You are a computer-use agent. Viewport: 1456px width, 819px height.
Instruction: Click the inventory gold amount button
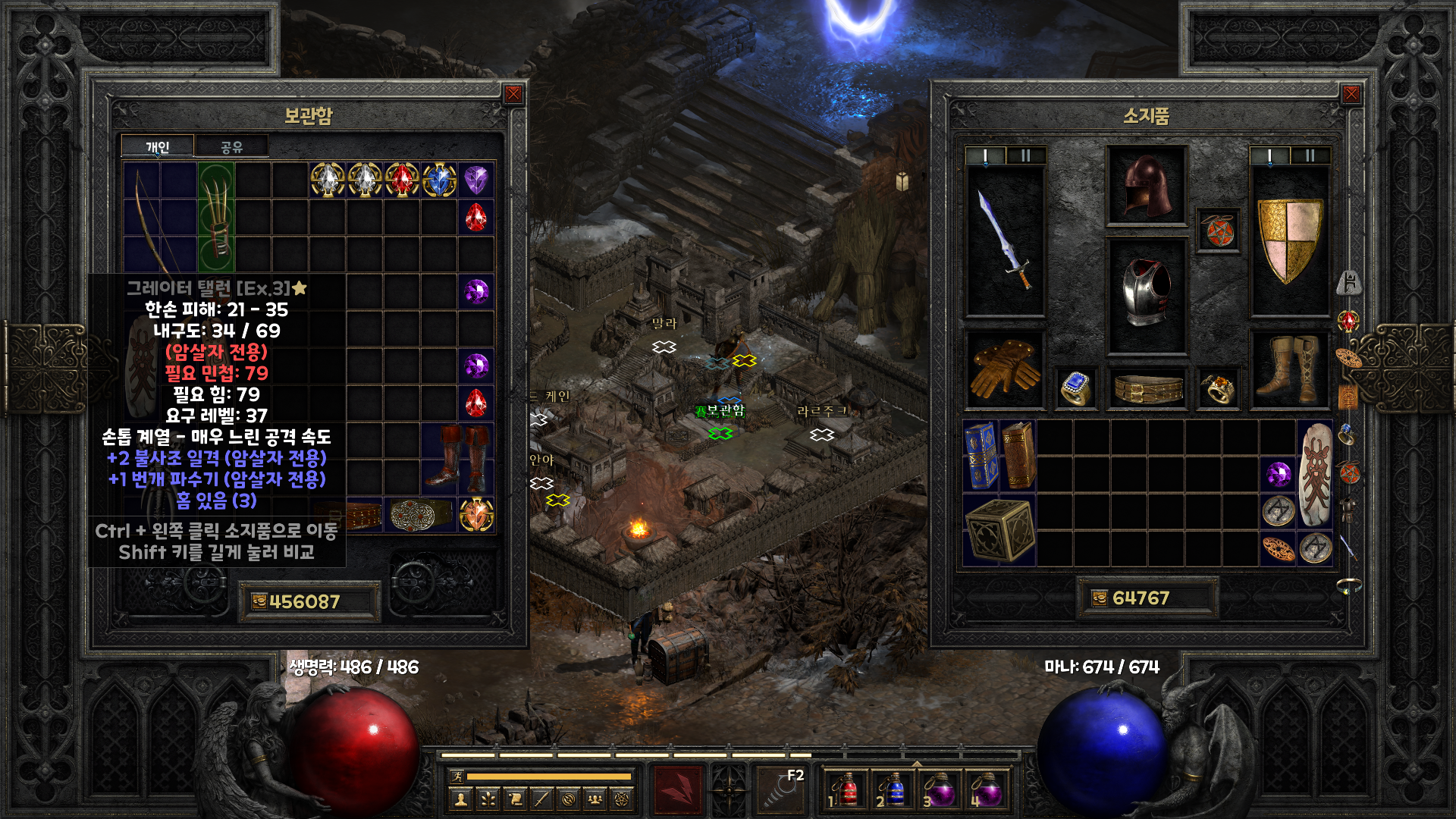(x=1100, y=598)
